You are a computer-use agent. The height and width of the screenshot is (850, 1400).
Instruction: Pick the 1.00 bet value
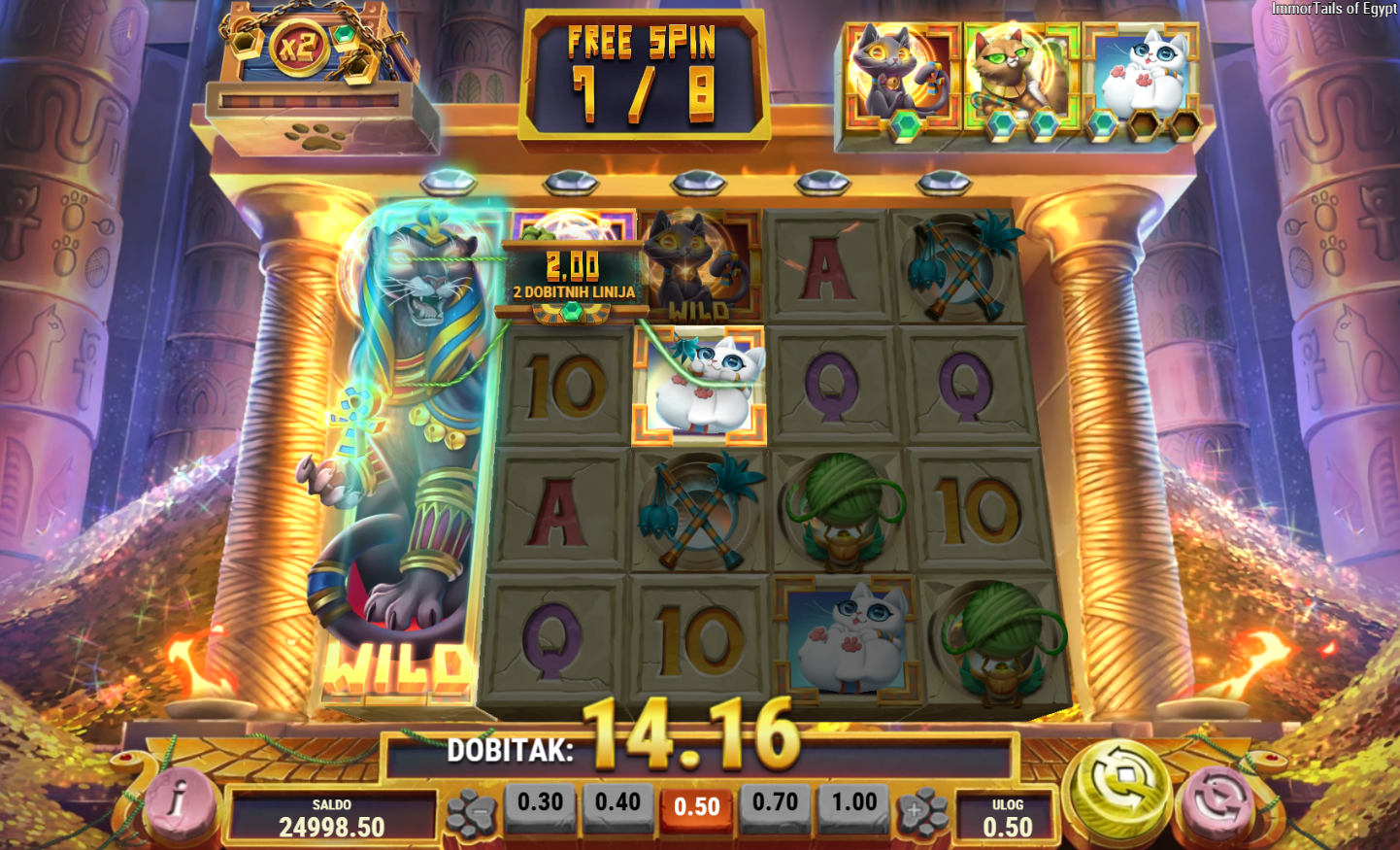[853, 802]
